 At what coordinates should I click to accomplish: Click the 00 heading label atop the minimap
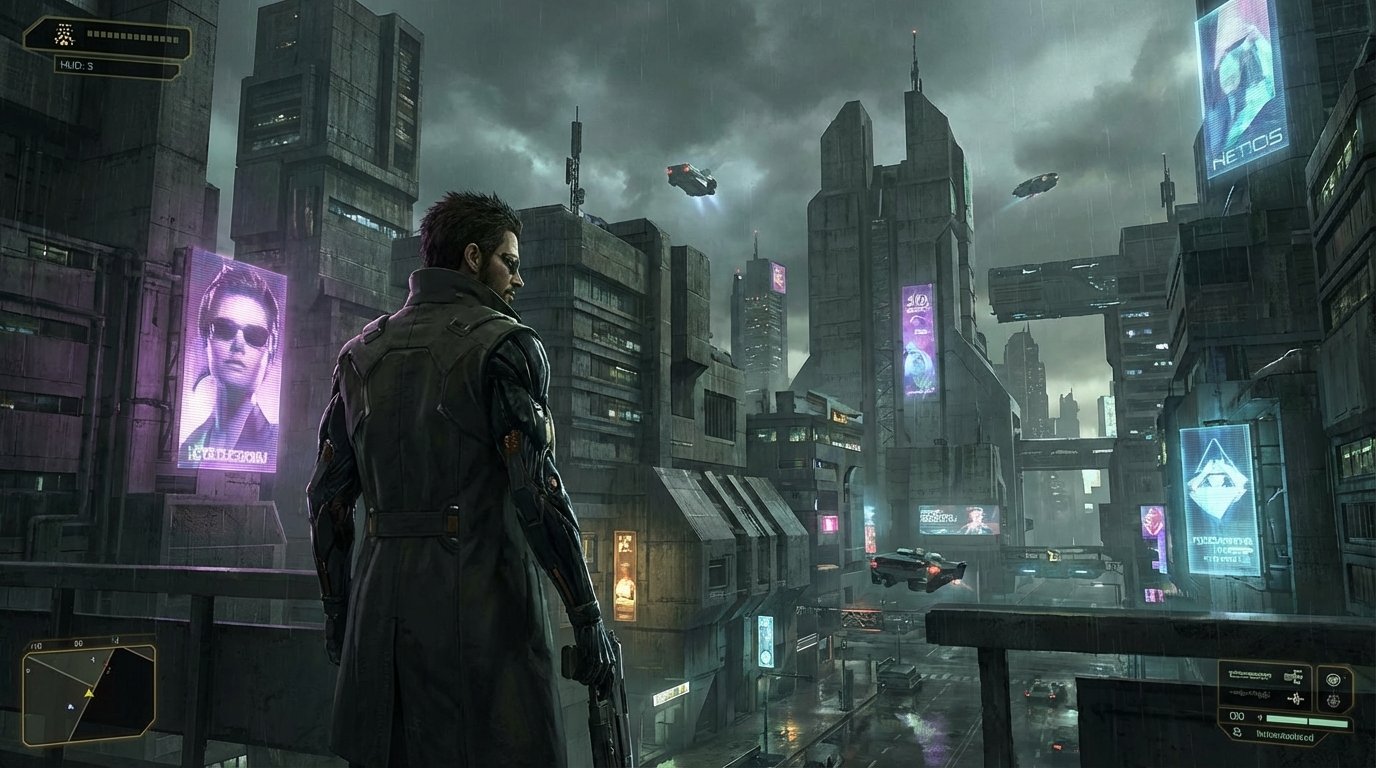[79, 643]
